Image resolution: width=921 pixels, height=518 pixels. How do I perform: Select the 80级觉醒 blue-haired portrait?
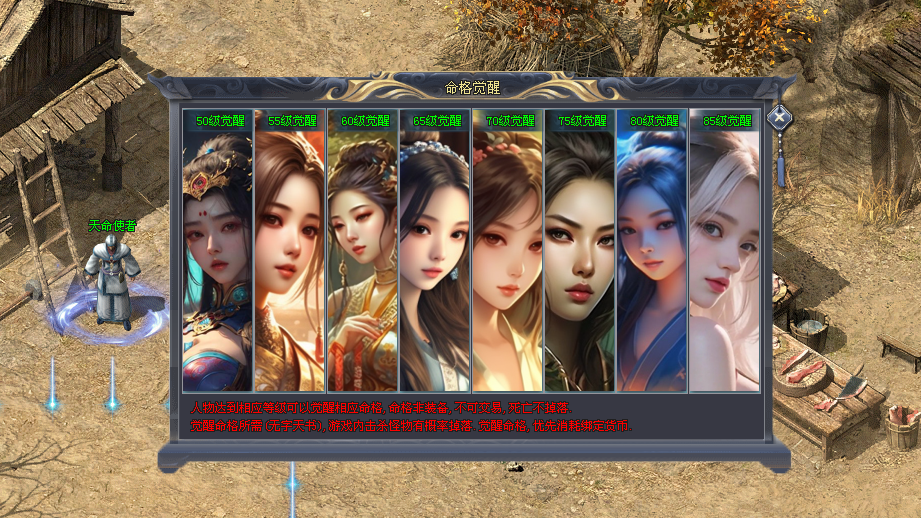point(652,250)
